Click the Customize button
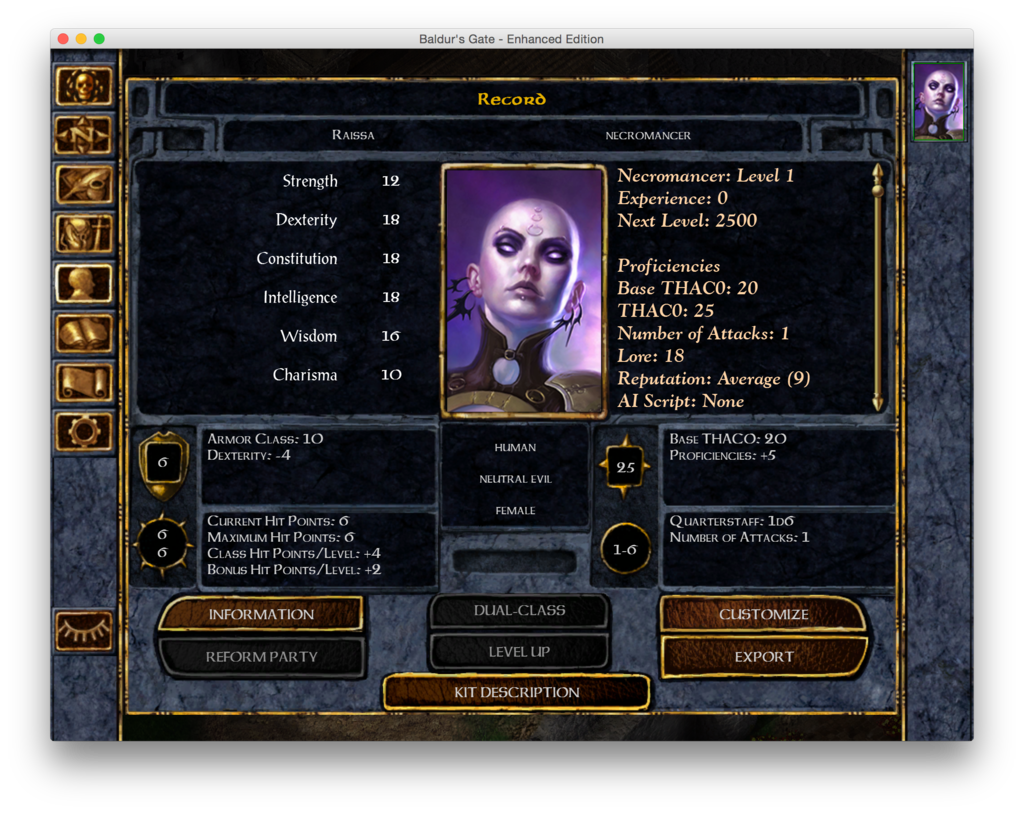The height and width of the screenshot is (813, 1024). pos(763,614)
